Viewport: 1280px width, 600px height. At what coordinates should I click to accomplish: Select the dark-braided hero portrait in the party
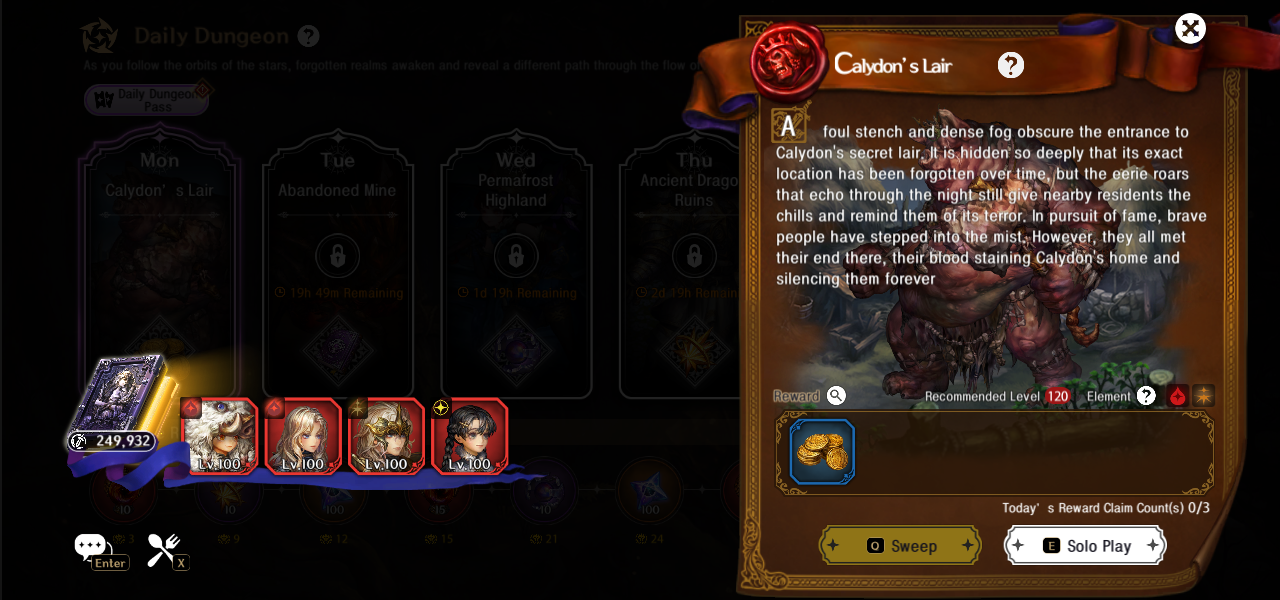[x=470, y=436]
